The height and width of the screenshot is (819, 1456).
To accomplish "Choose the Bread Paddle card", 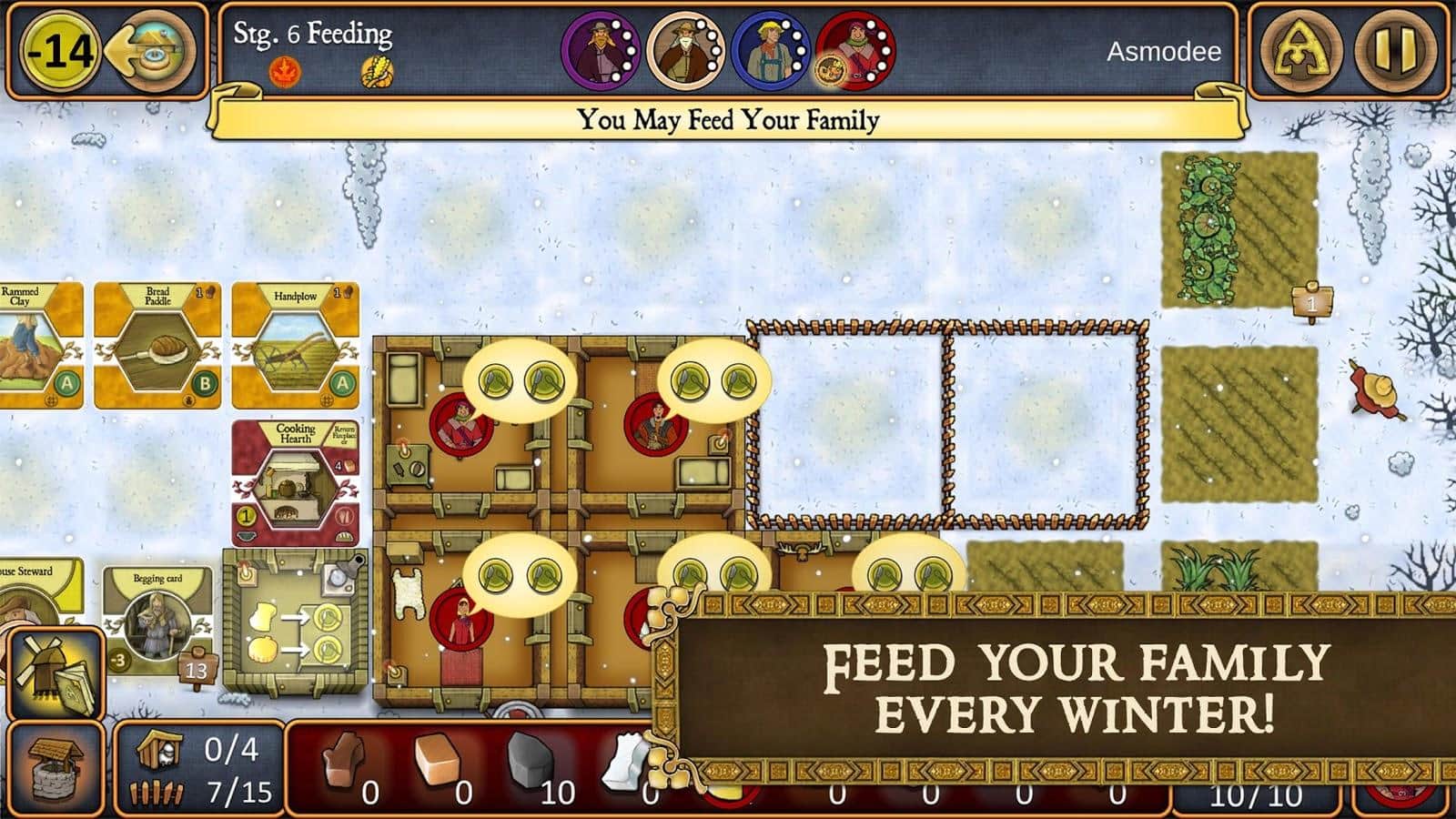I will click(157, 346).
